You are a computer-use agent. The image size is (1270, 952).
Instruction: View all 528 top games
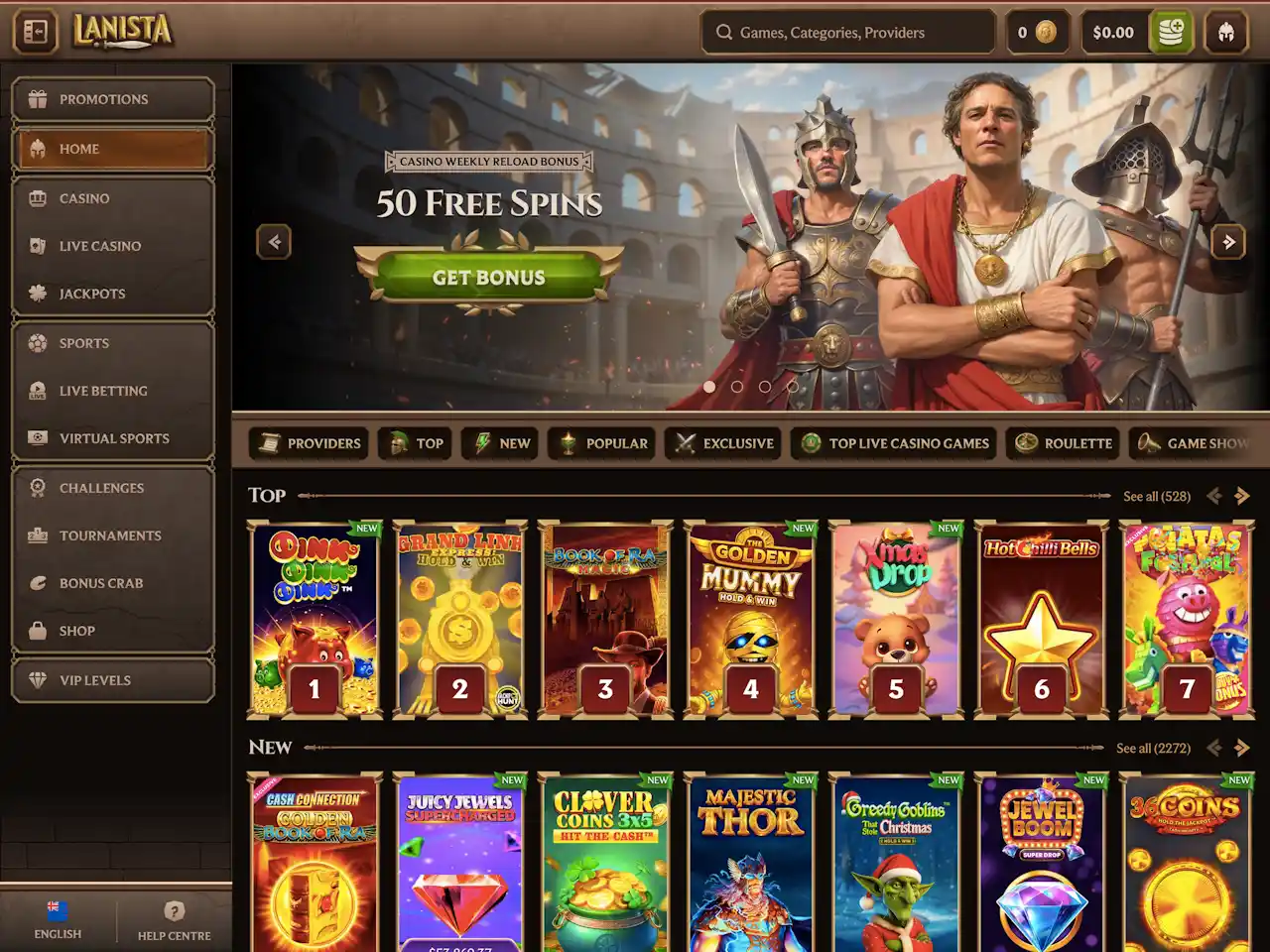click(x=1156, y=496)
